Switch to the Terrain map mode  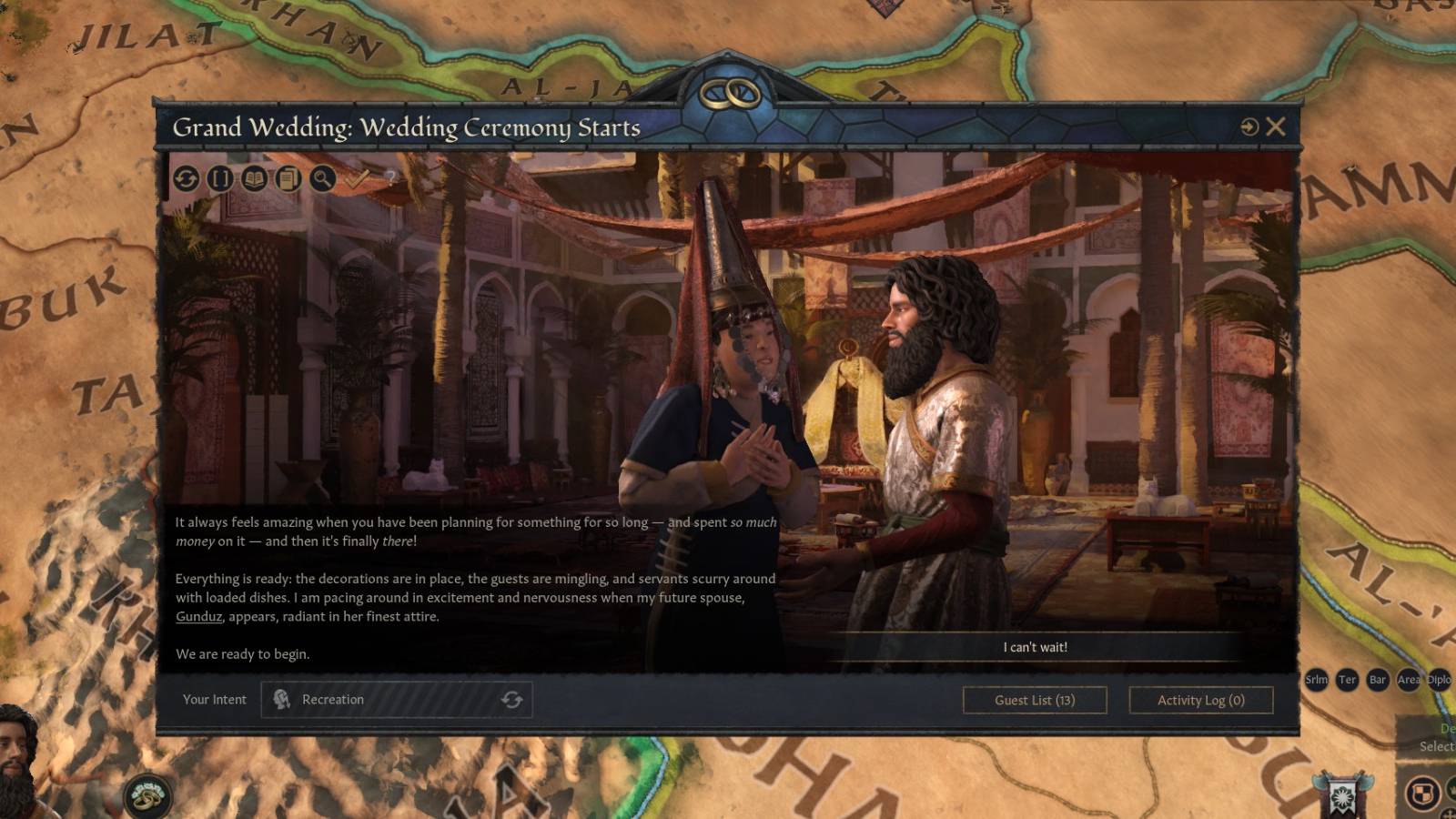coord(1348,680)
